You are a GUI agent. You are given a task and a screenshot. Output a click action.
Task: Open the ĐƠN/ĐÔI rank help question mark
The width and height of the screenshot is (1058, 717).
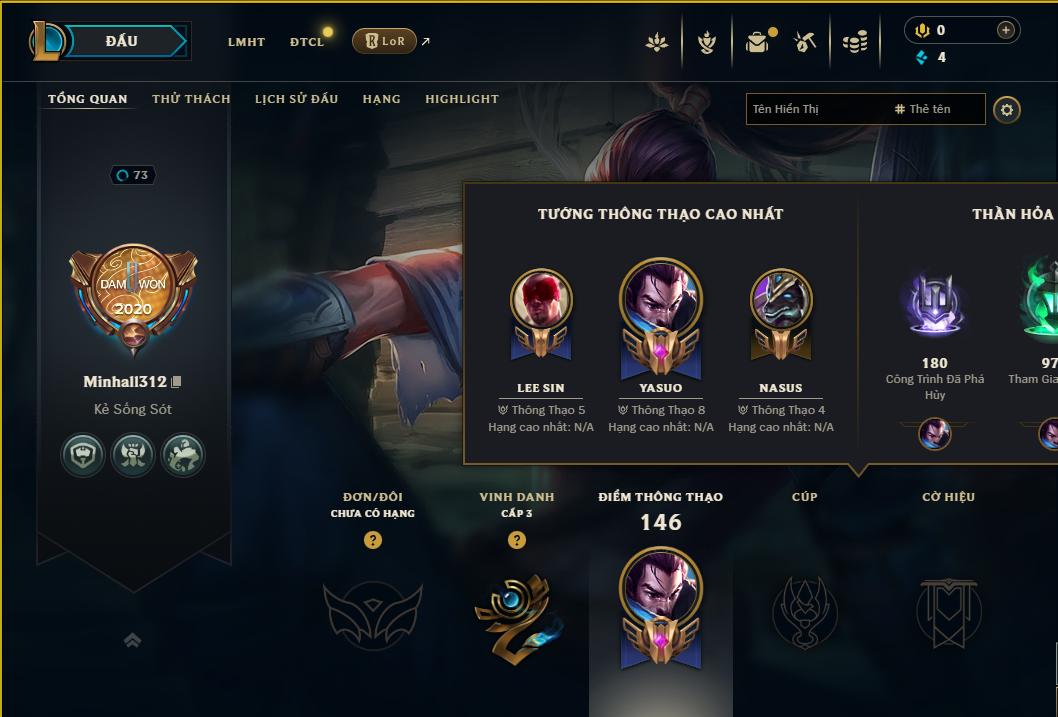373,540
